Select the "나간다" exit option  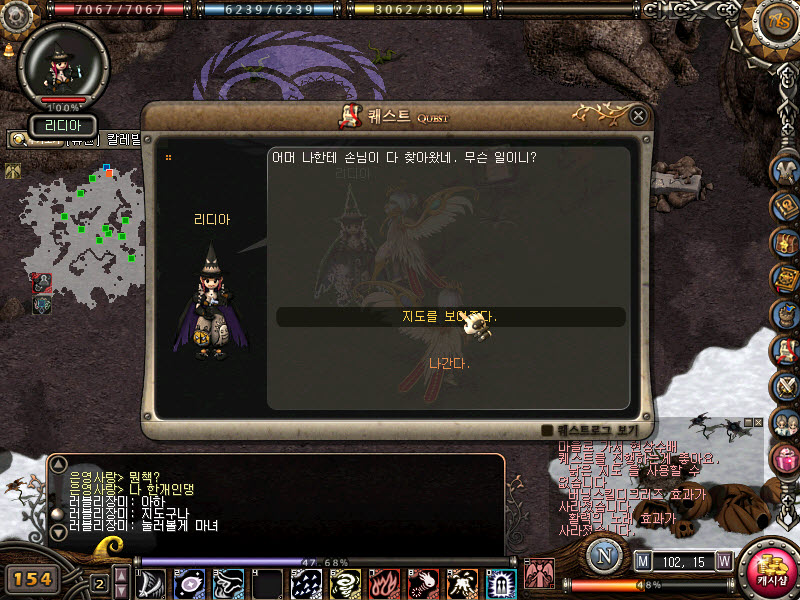[449, 363]
